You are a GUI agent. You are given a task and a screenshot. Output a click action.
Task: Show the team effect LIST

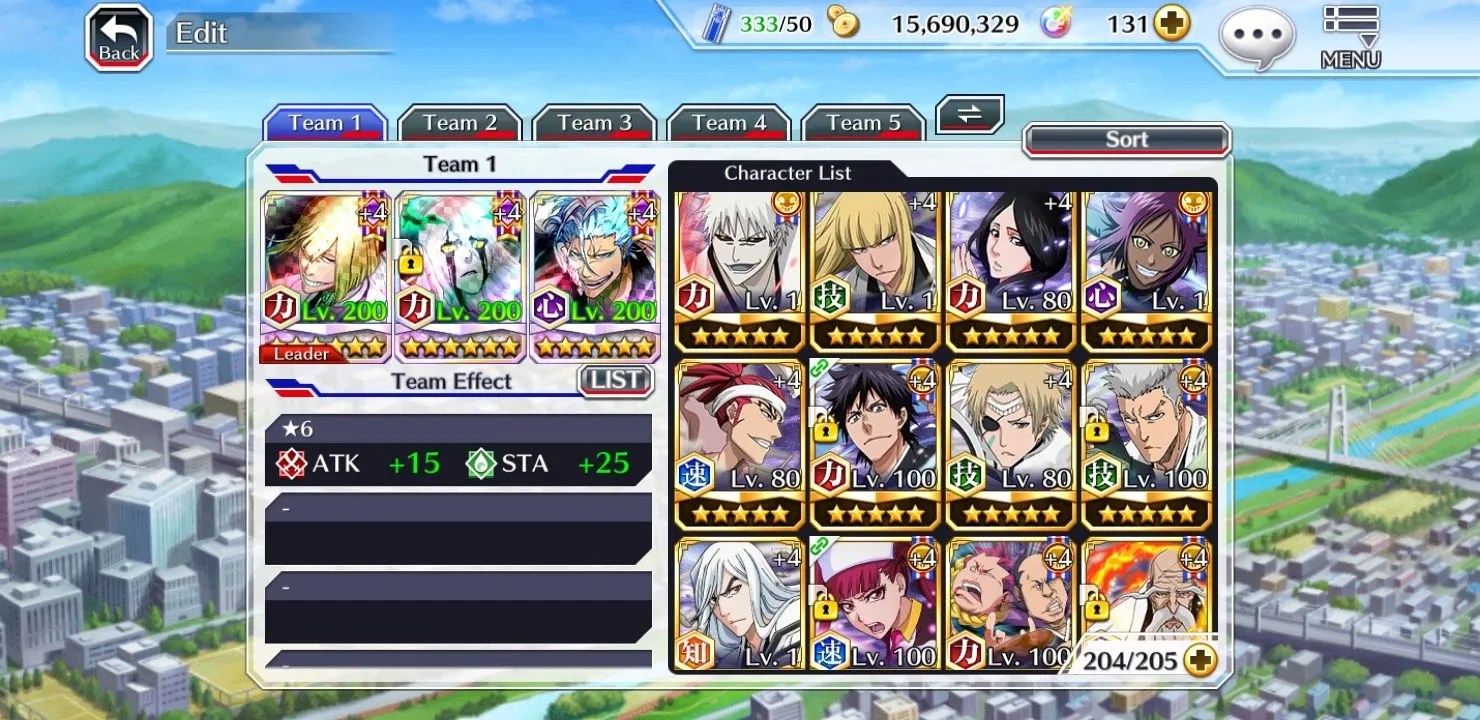coord(615,380)
